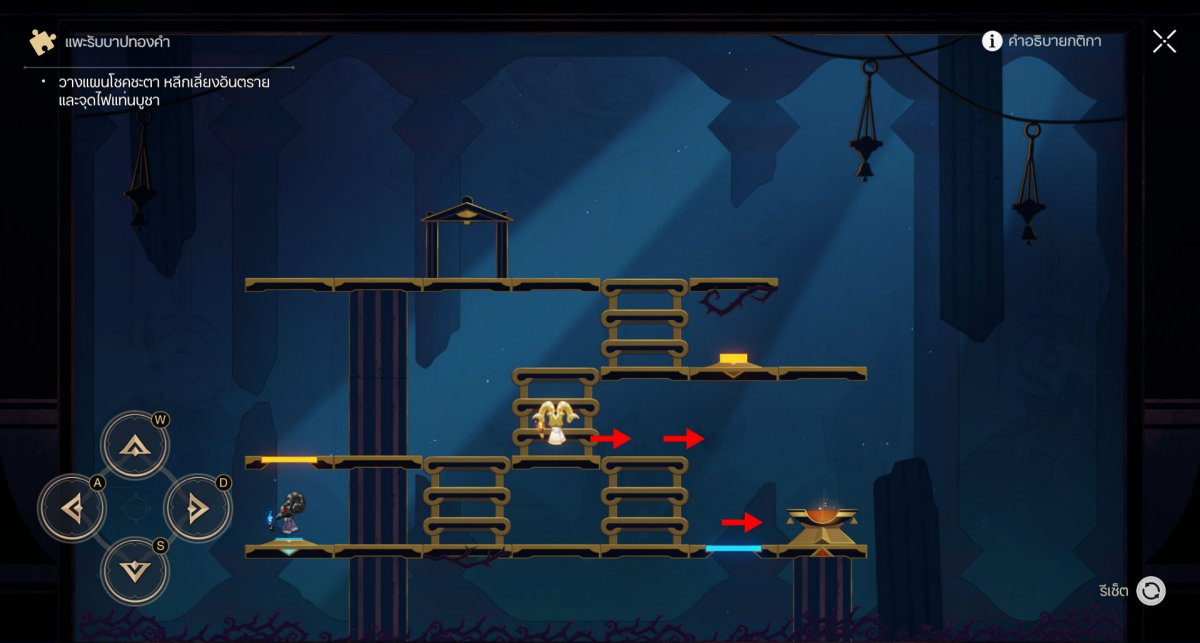This screenshot has height=643, width=1200.
Task: Tap the left arrow A direction button
Action: (x=72, y=509)
